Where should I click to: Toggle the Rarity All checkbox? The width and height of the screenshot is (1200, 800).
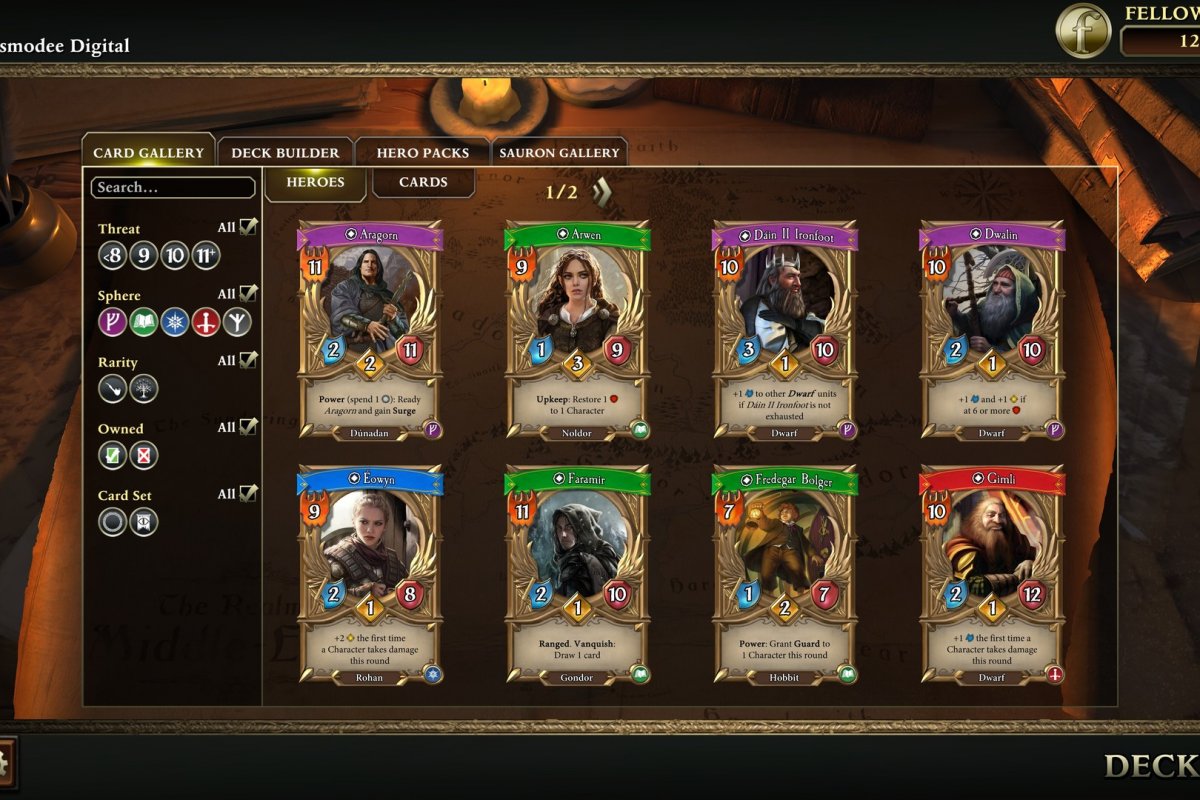pyautogui.click(x=247, y=360)
